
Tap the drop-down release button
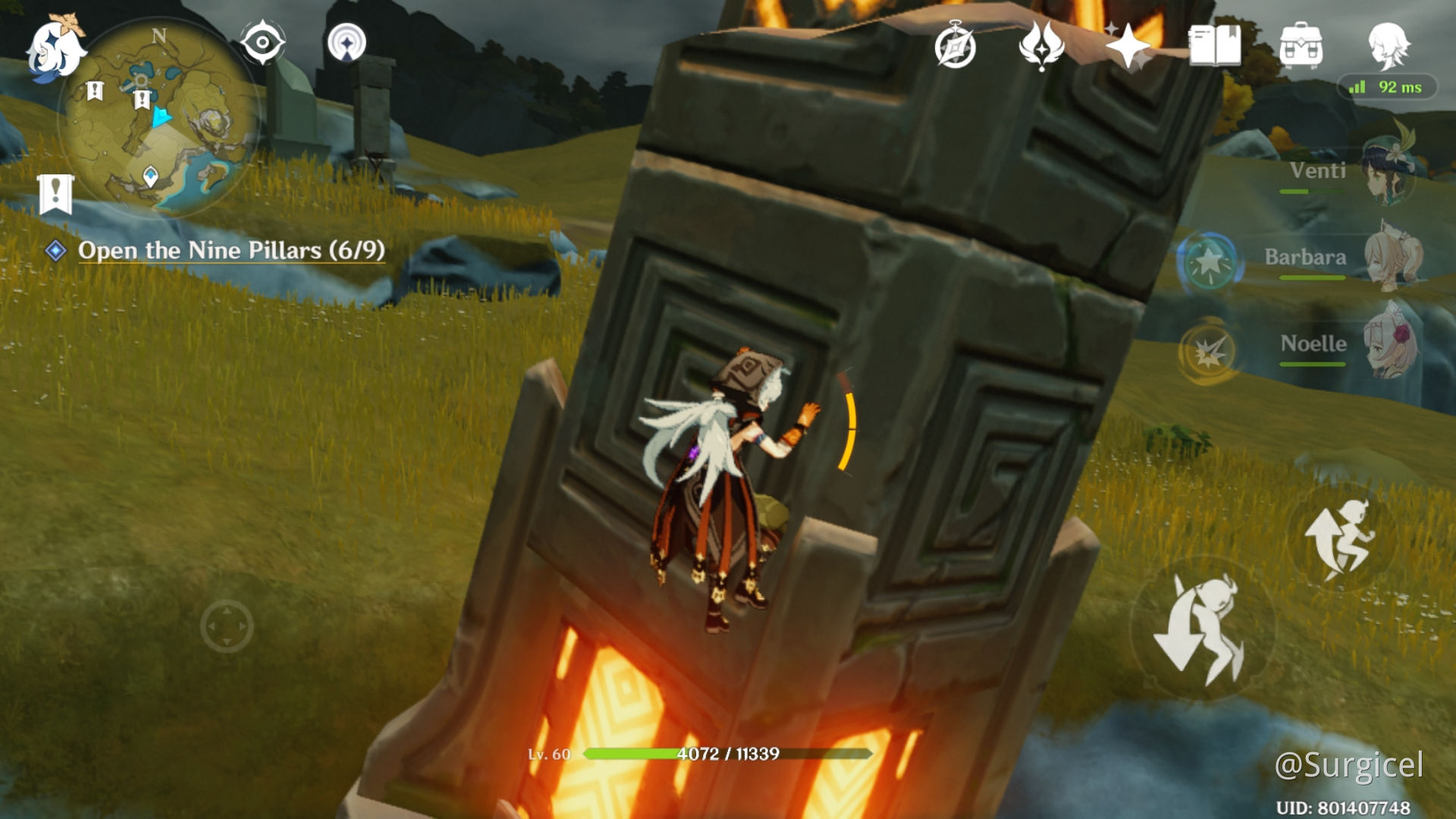point(1200,629)
